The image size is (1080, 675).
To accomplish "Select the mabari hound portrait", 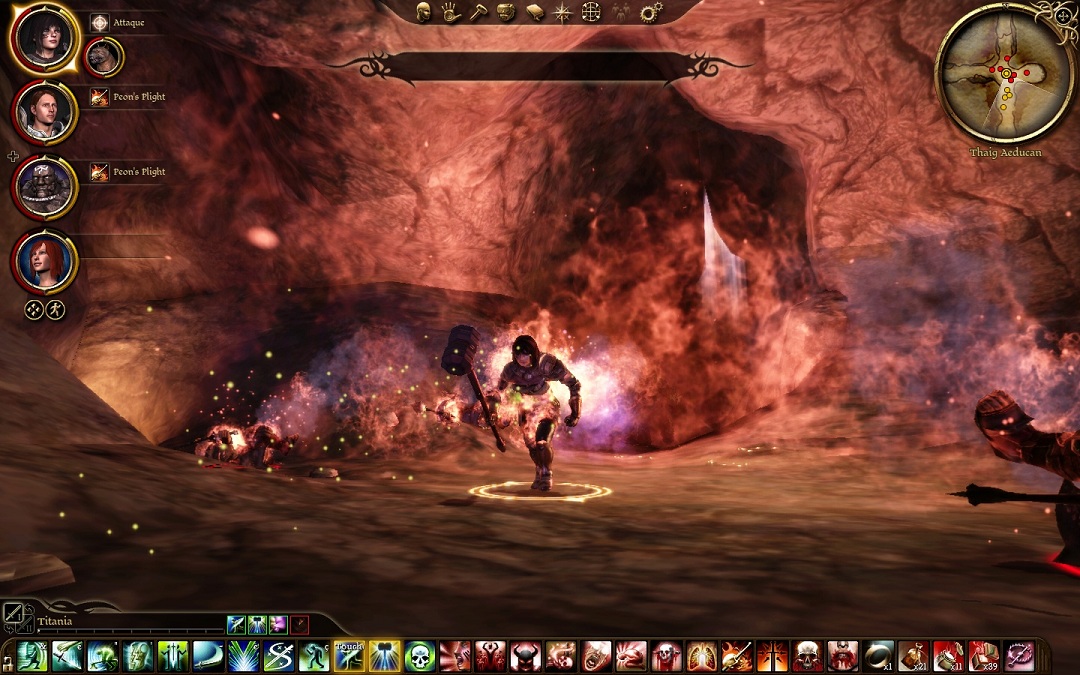I will (103, 57).
